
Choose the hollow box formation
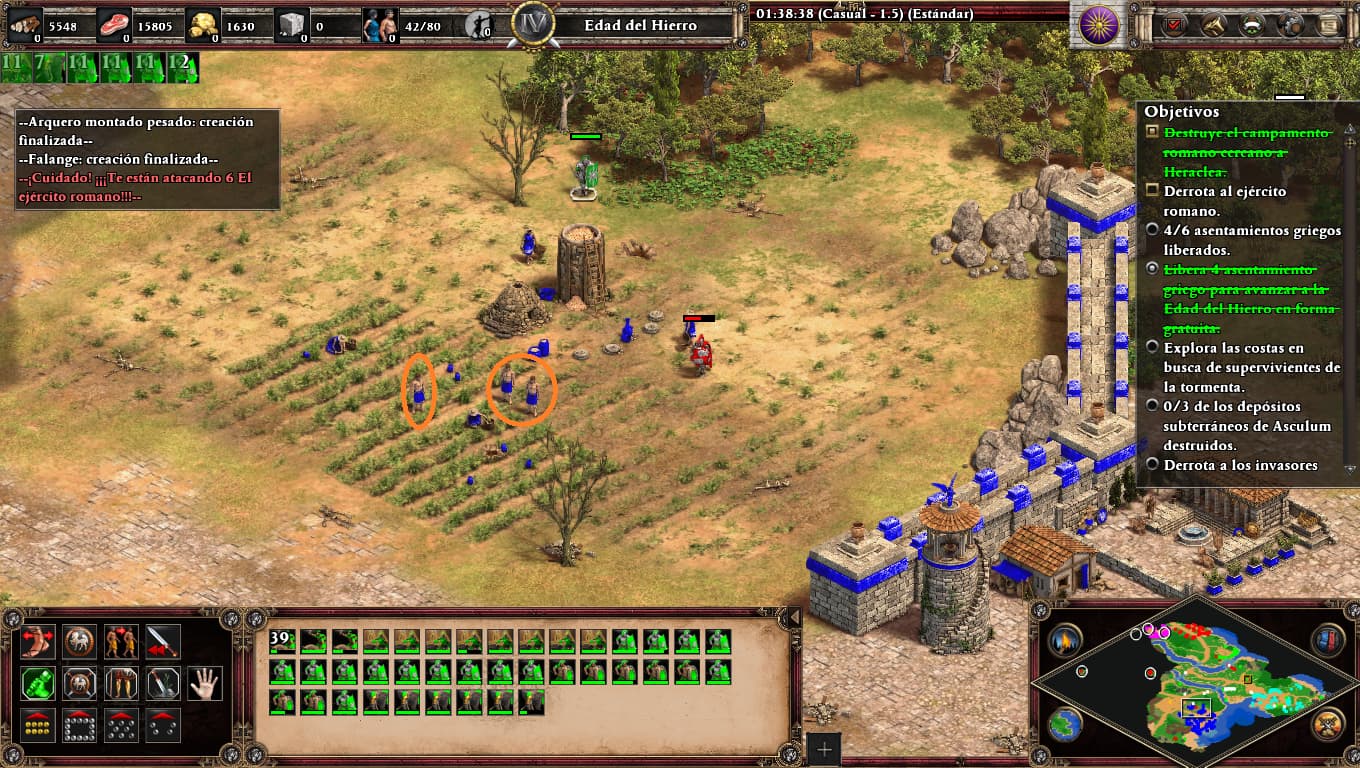pyautogui.click(x=79, y=725)
